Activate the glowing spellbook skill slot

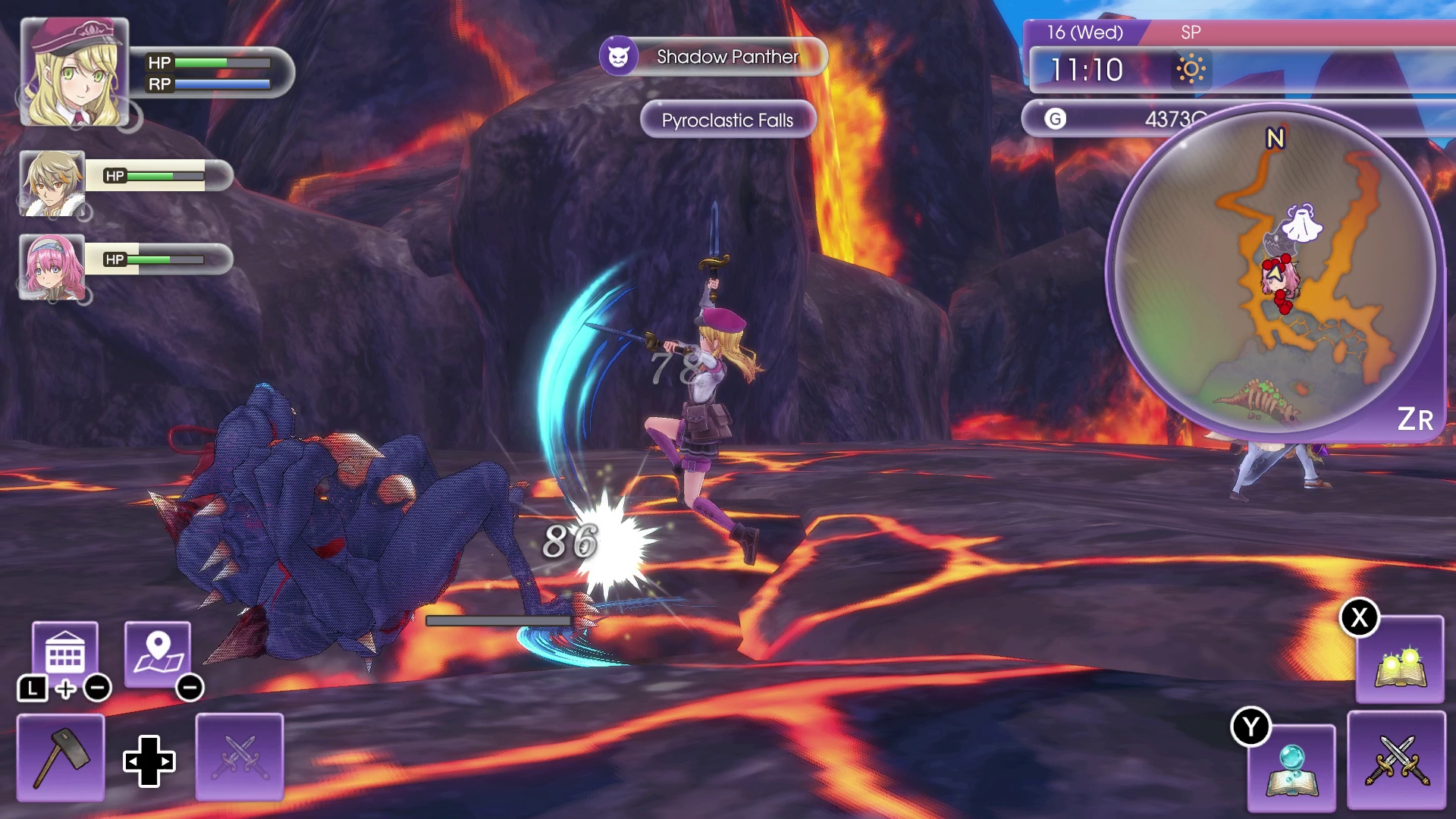[x=1399, y=661]
